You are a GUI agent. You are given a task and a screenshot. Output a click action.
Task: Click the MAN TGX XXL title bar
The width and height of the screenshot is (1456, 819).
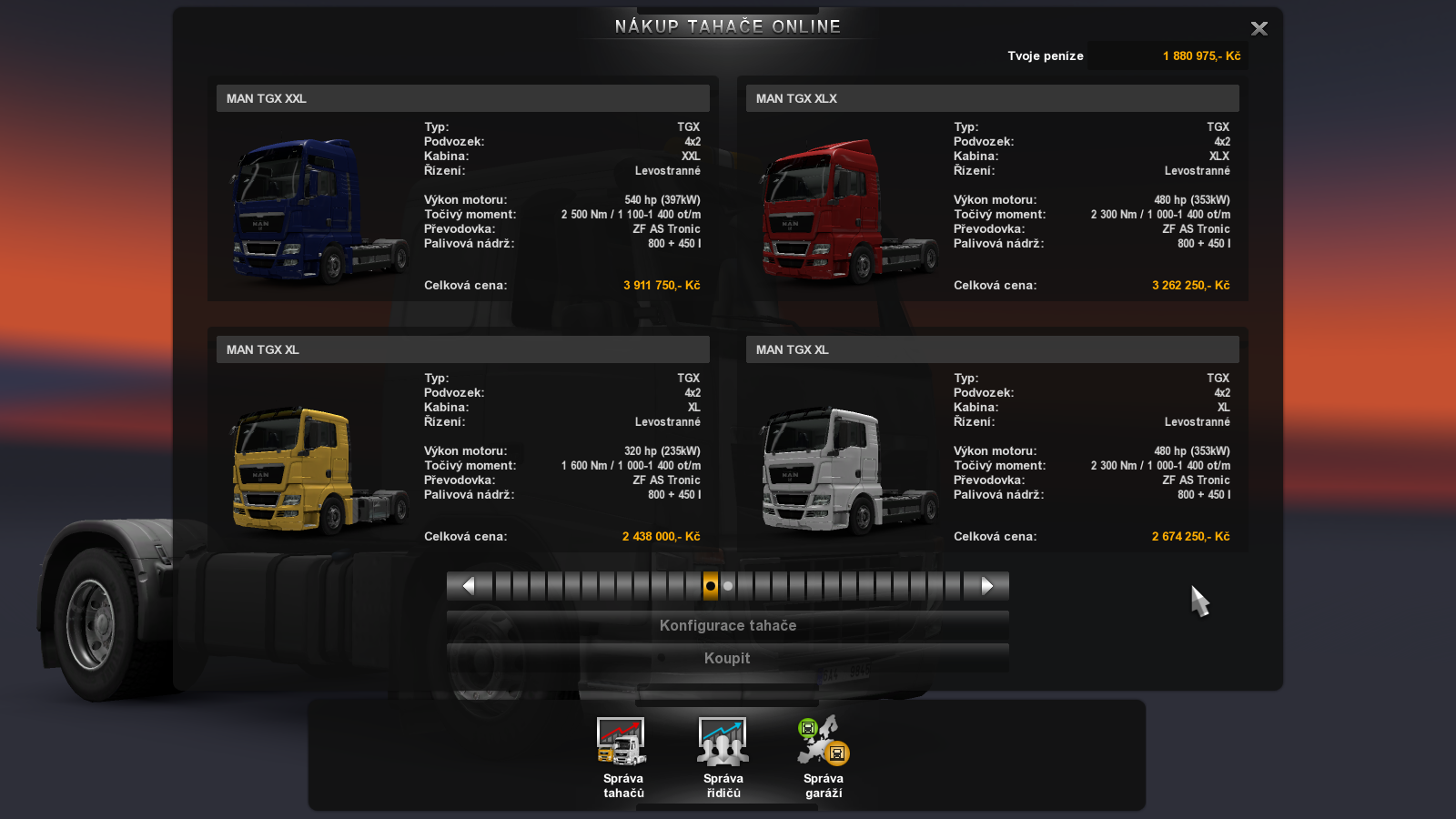coord(462,98)
